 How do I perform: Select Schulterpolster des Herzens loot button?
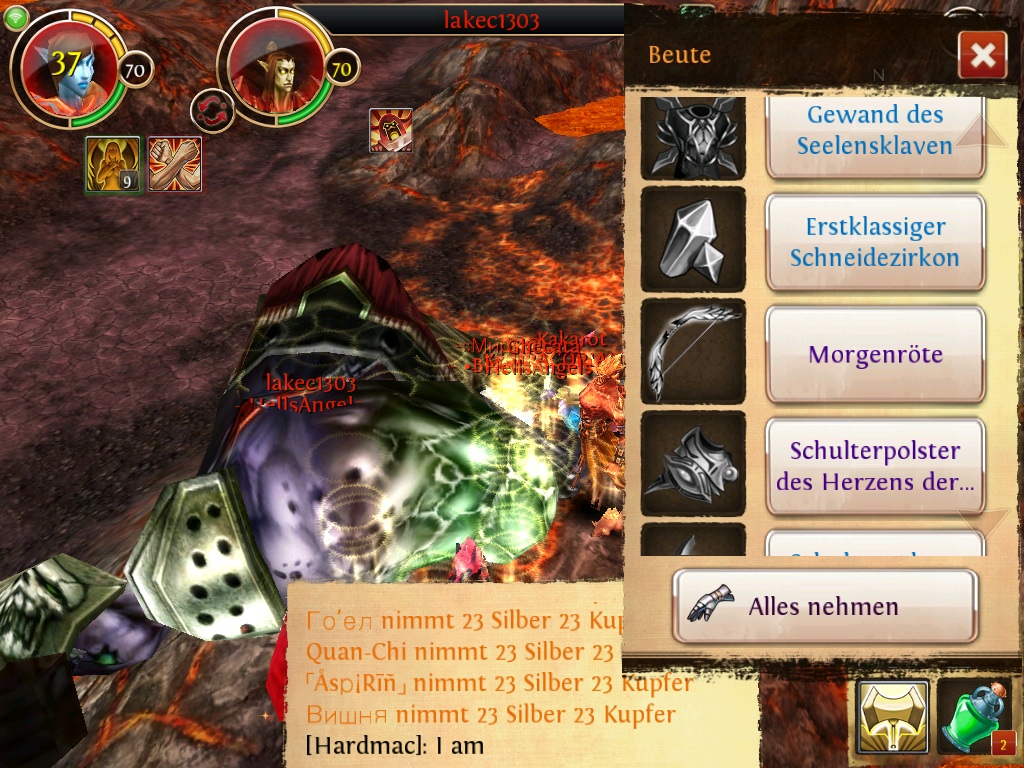(x=875, y=466)
